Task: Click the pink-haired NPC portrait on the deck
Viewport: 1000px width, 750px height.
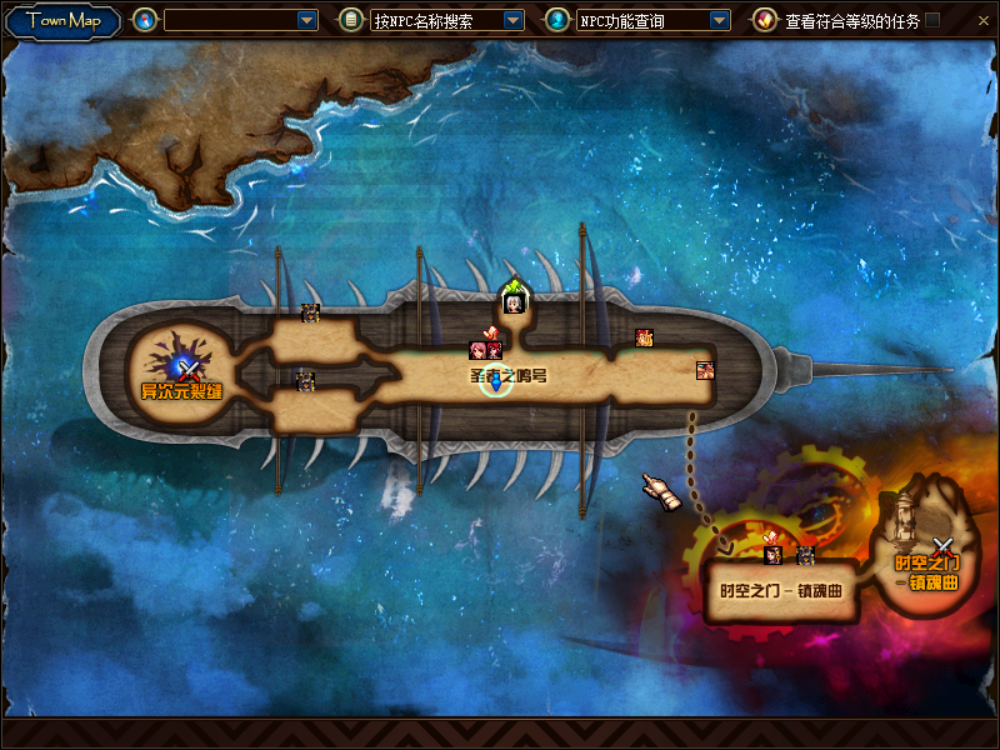Action: point(478,350)
